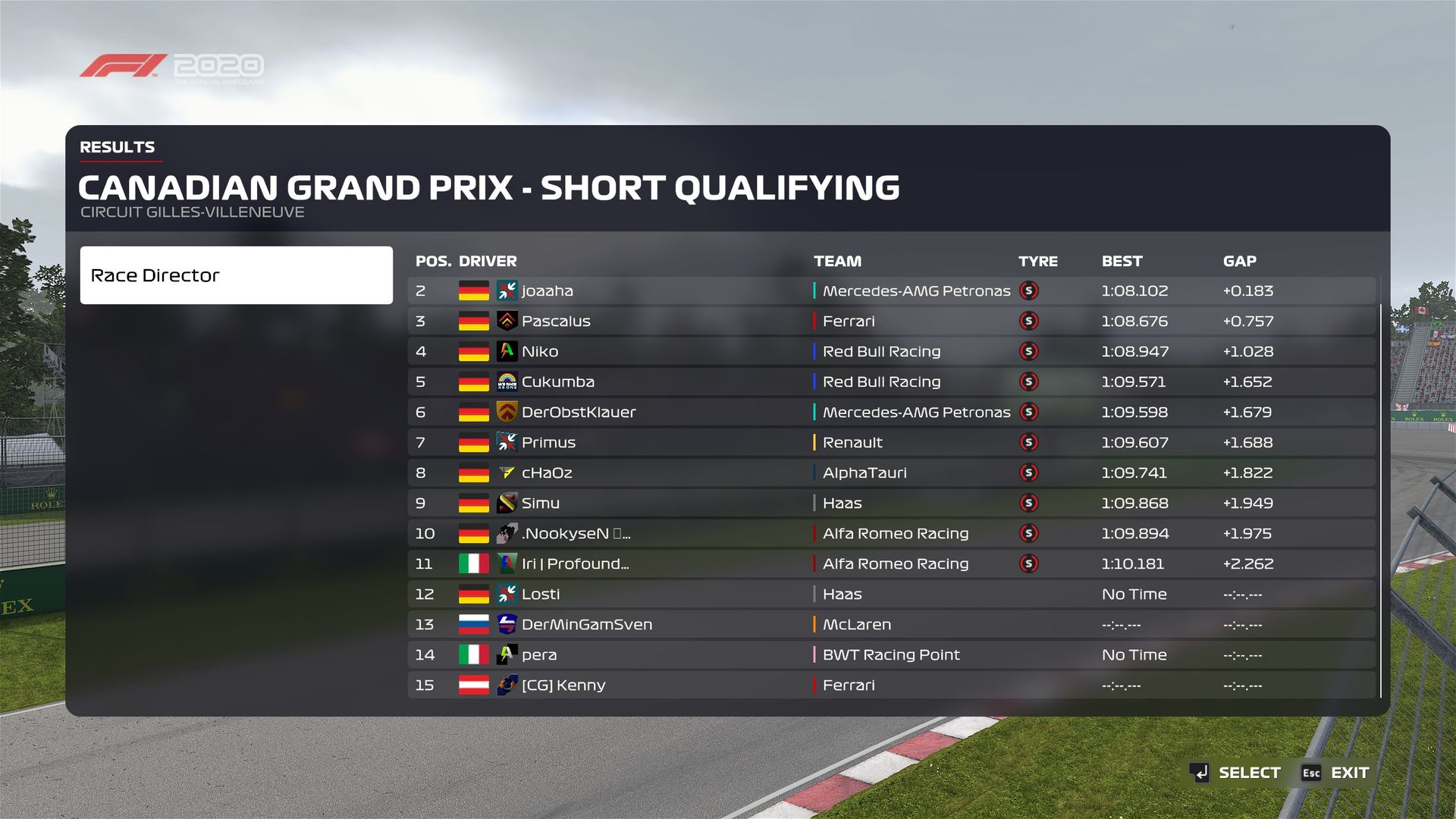Viewport: 1456px width, 819px height.
Task: Click the Exit button
Action: (x=1335, y=773)
